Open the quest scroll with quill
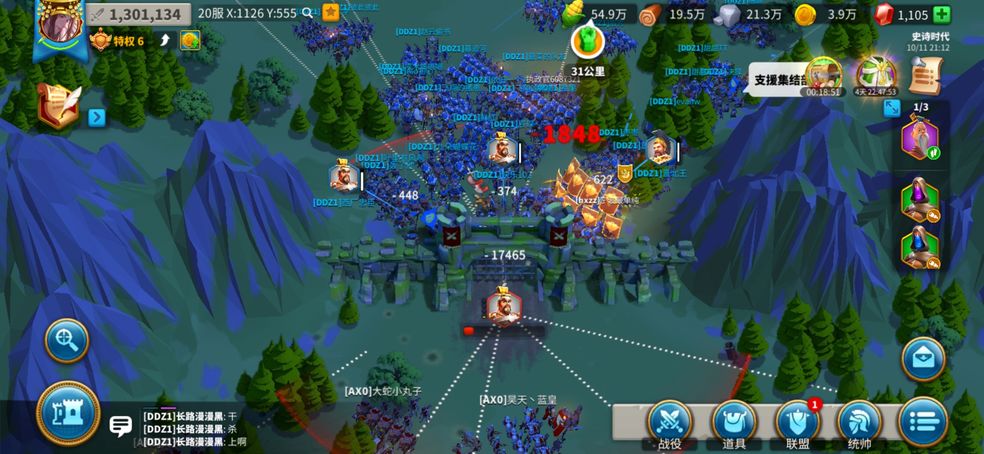 pos(58,105)
